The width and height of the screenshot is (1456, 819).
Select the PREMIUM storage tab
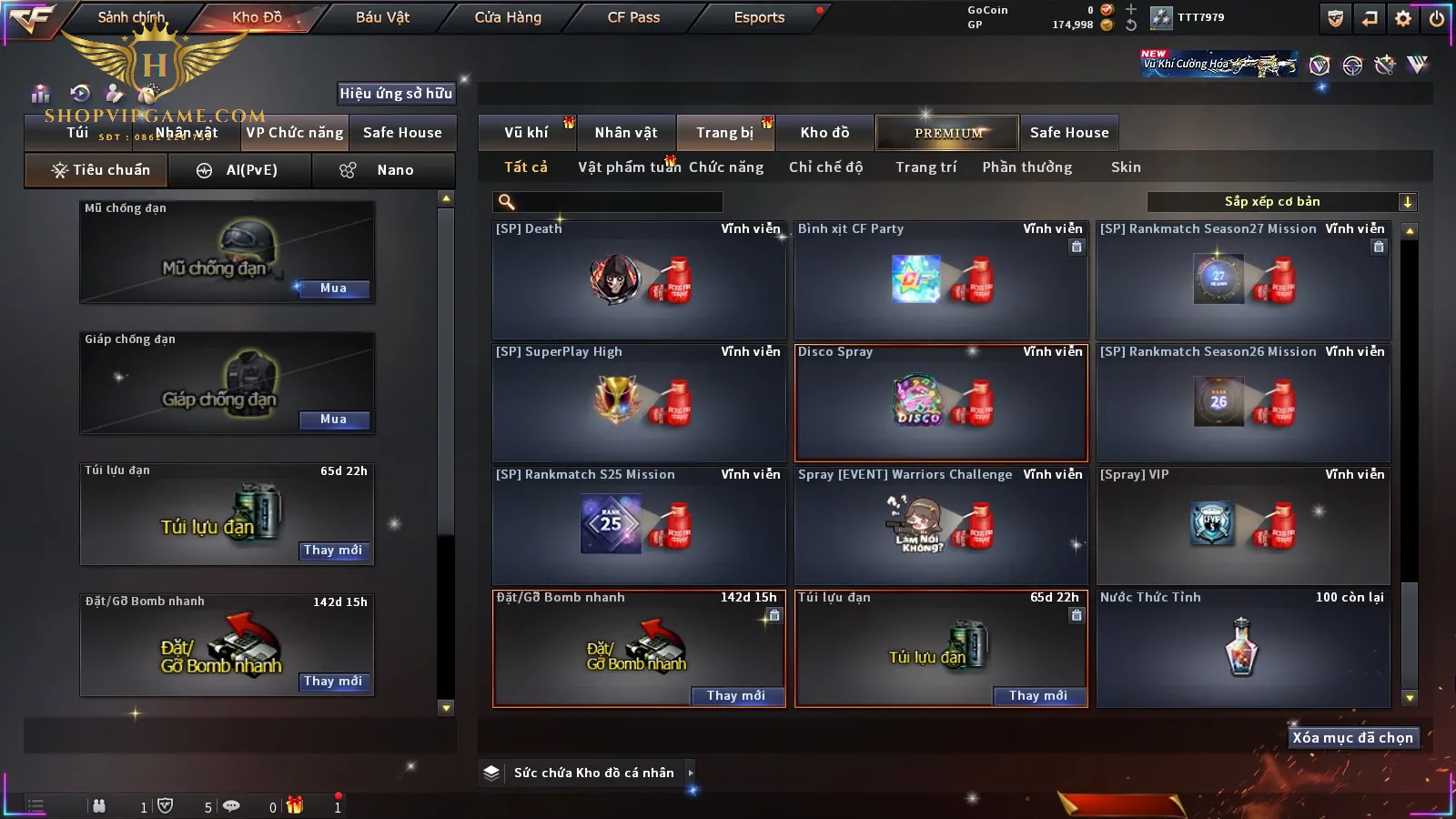tap(948, 133)
